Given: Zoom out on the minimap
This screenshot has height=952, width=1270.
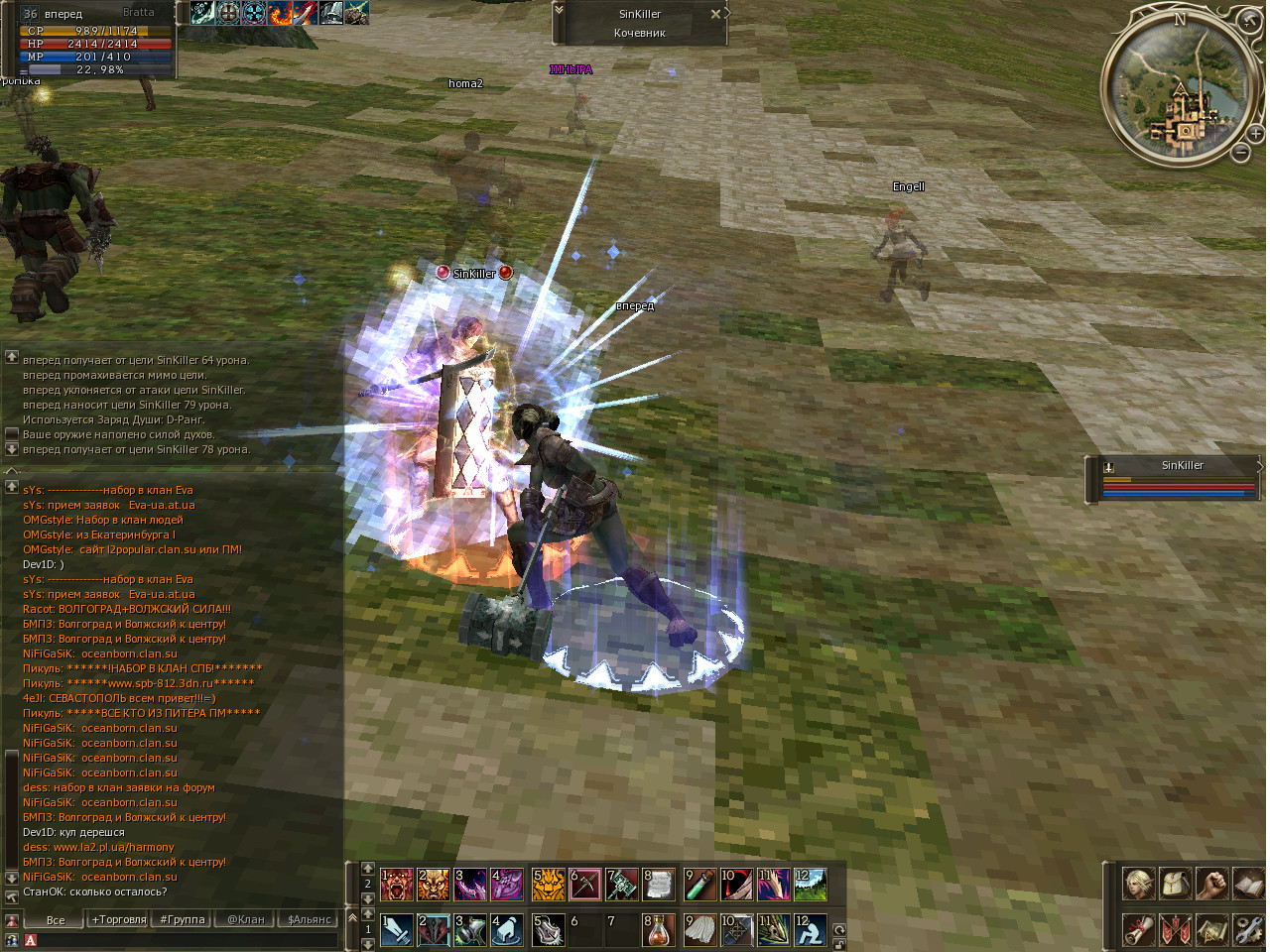Looking at the screenshot, I should click(1240, 153).
